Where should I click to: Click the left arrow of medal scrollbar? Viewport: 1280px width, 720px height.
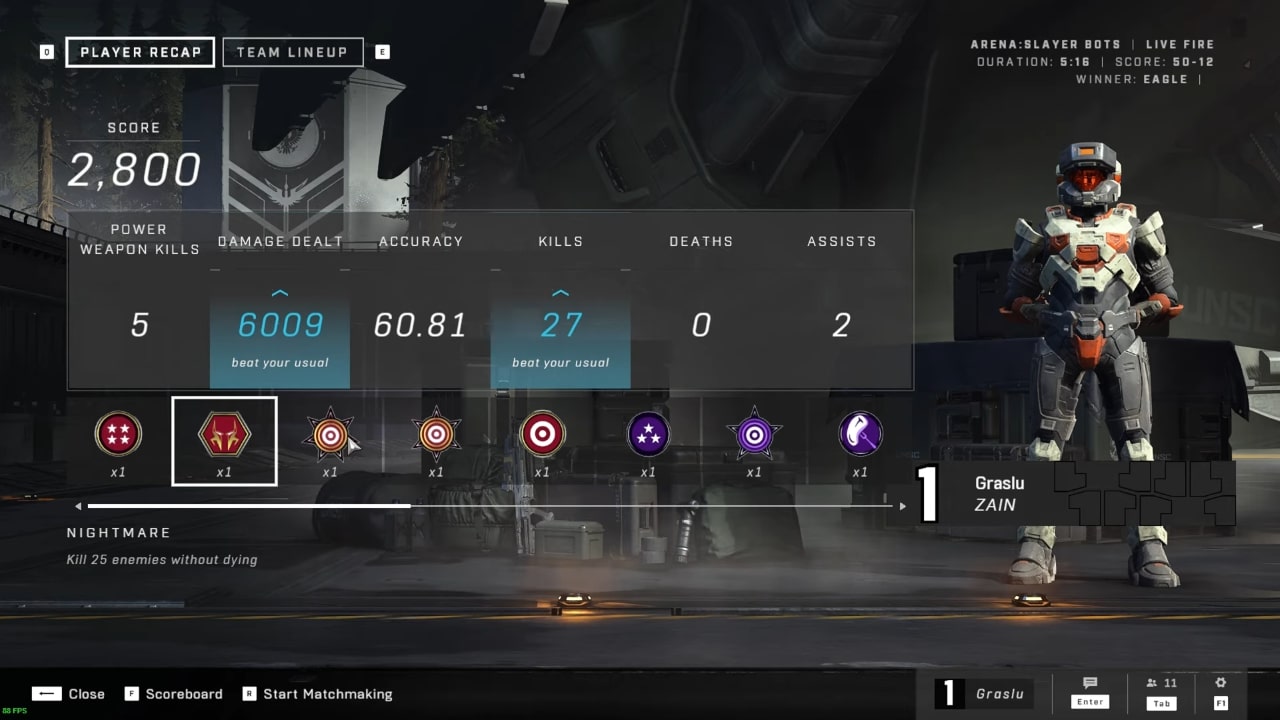[78, 506]
